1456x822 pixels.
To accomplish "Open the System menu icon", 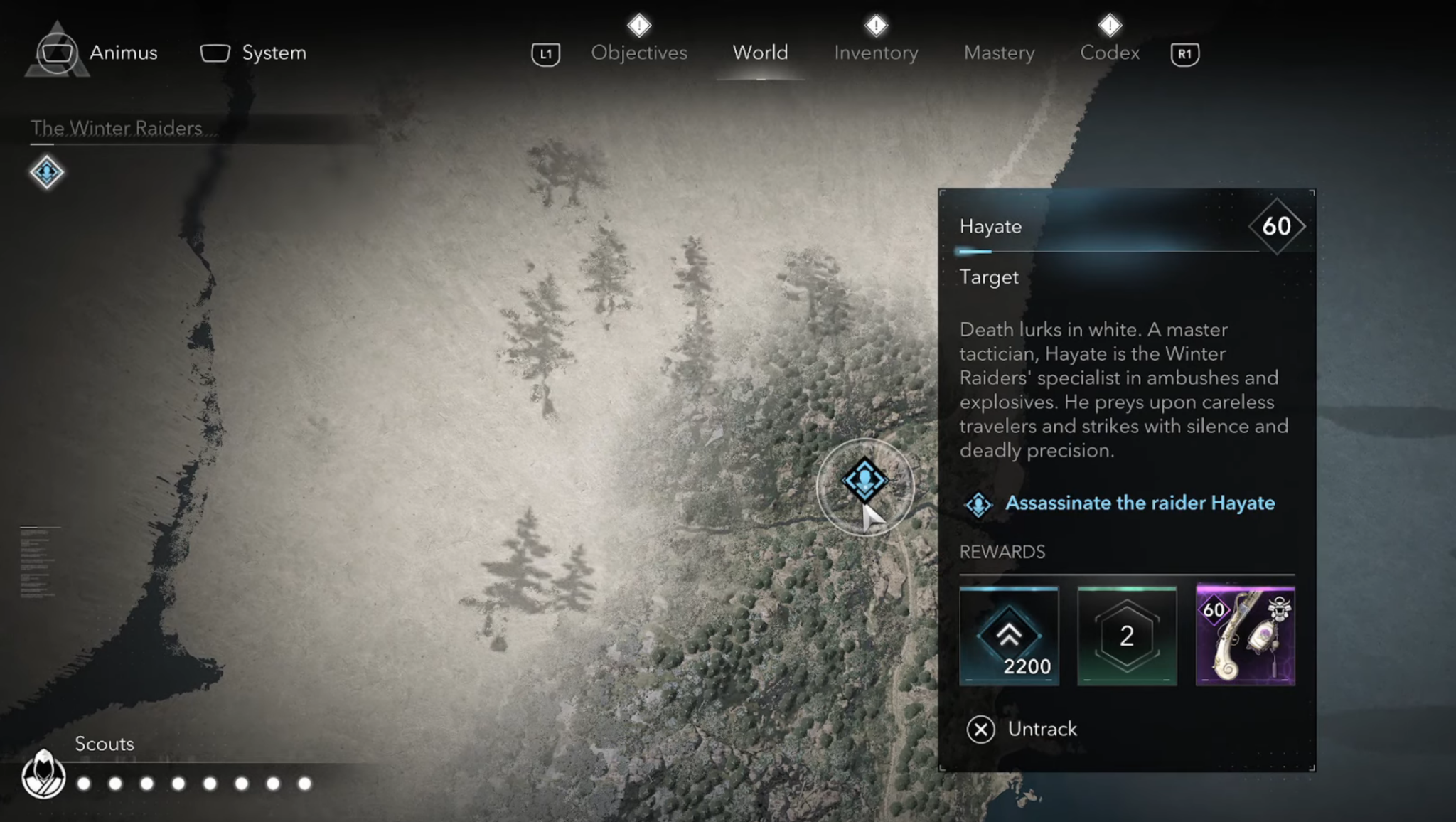I will tap(215, 52).
